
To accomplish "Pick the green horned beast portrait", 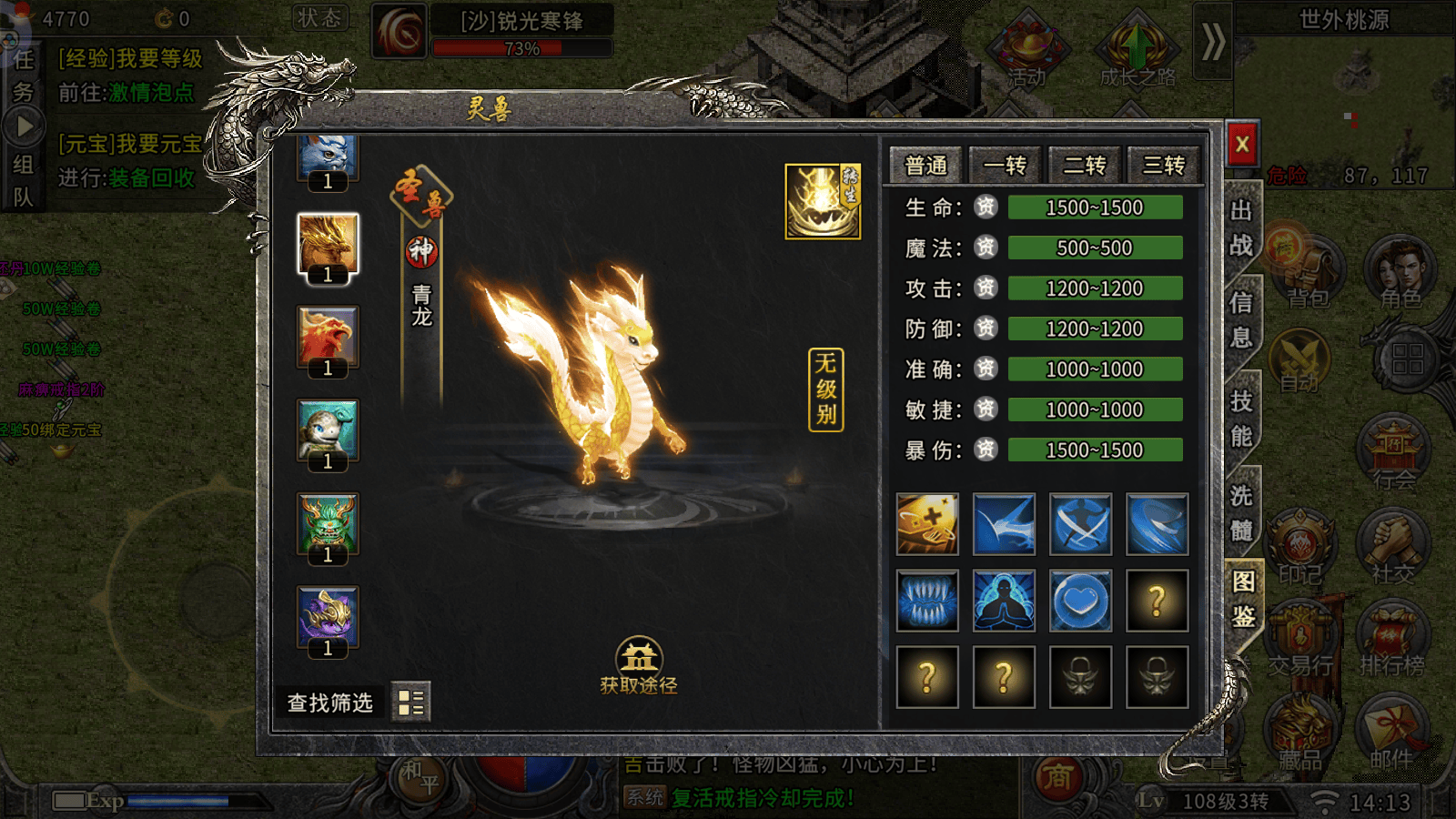I will (x=328, y=523).
